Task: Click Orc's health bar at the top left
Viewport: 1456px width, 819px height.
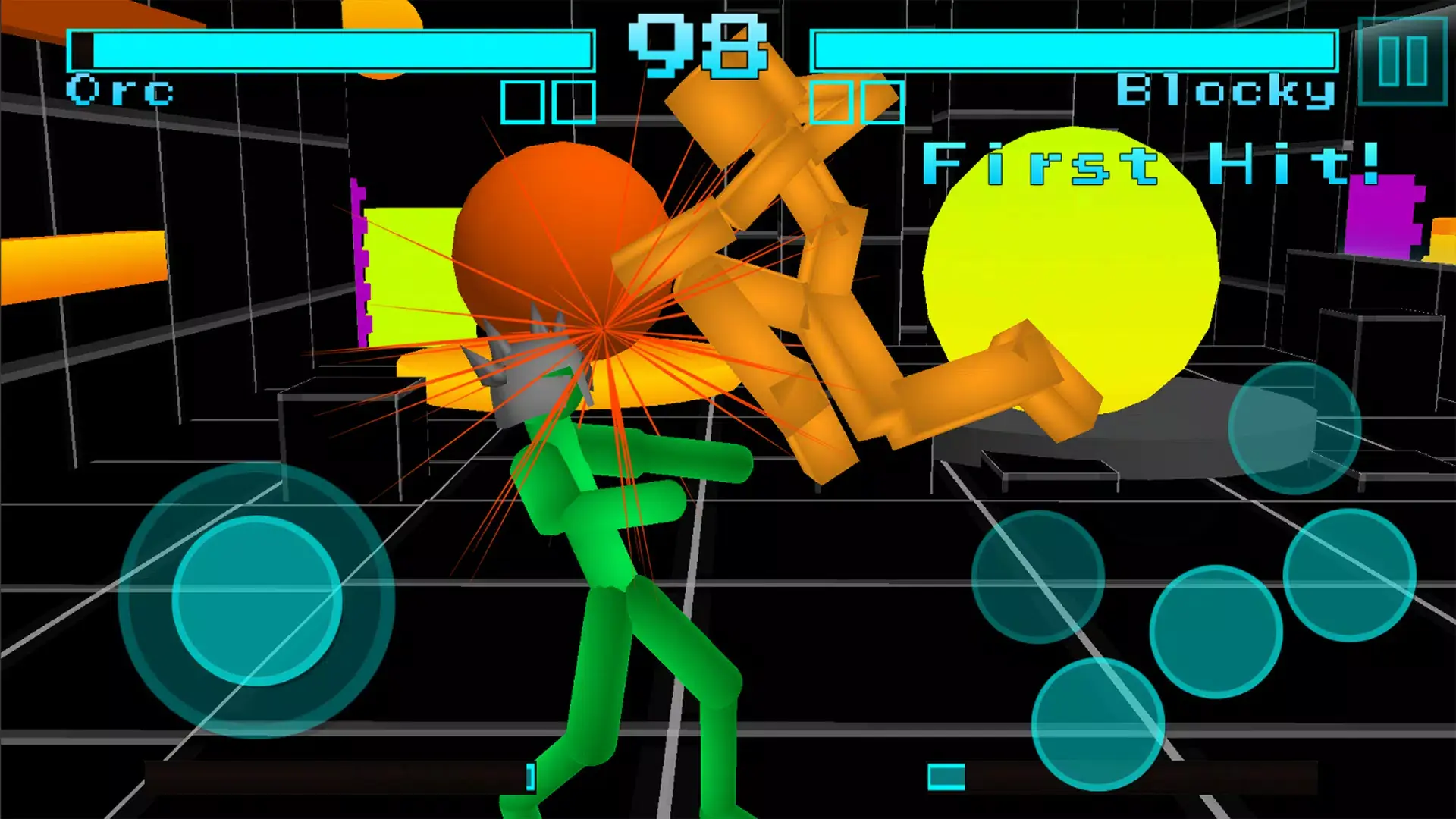Action: click(x=334, y=49)
